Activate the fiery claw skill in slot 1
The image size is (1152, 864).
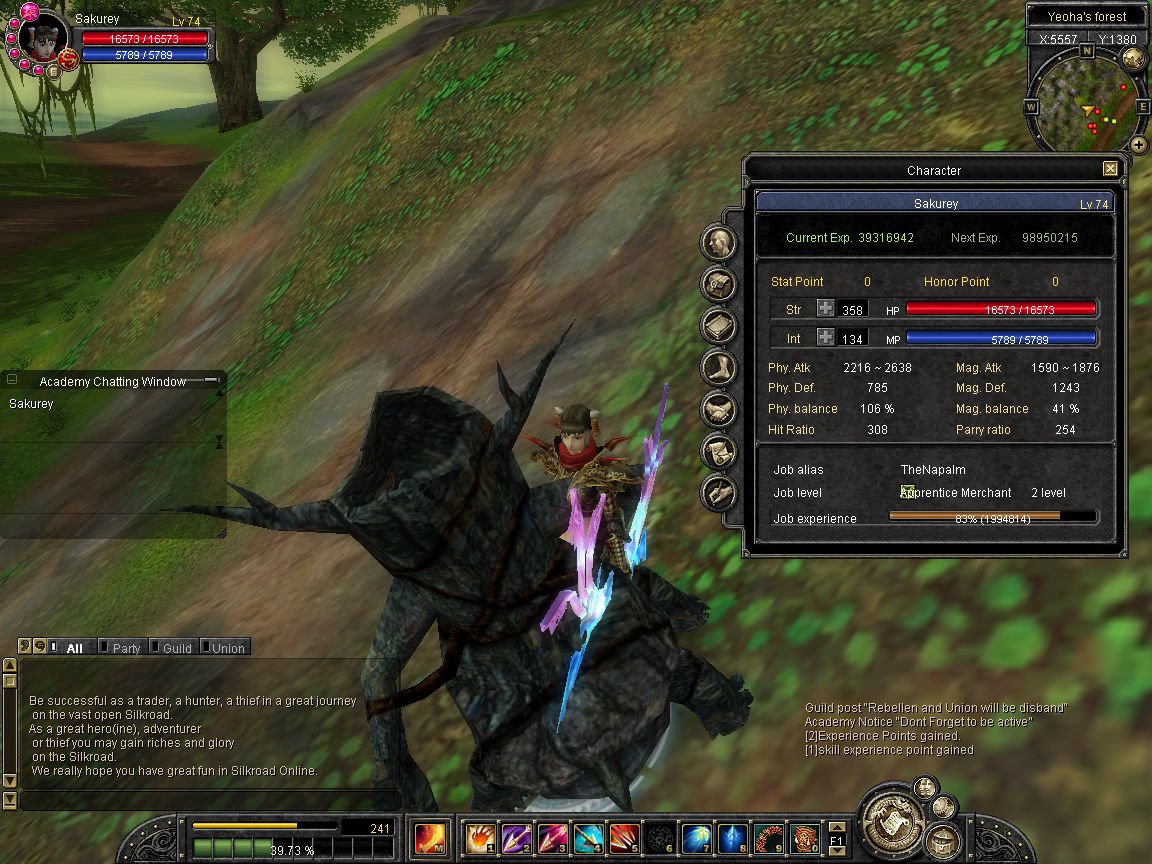pos(480,837)
